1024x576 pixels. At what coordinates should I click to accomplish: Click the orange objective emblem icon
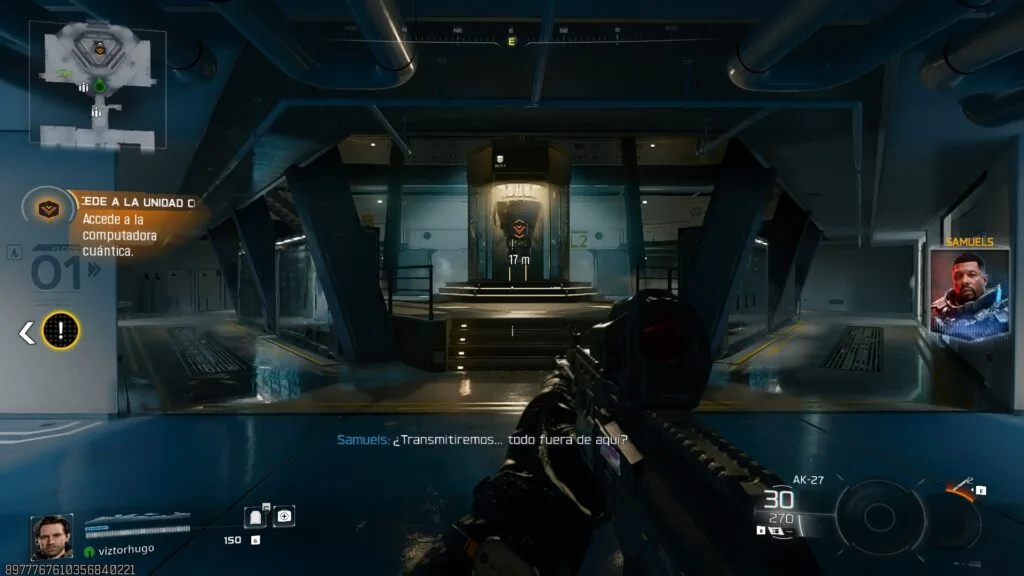pyautogui.click(x=46, y=208)
